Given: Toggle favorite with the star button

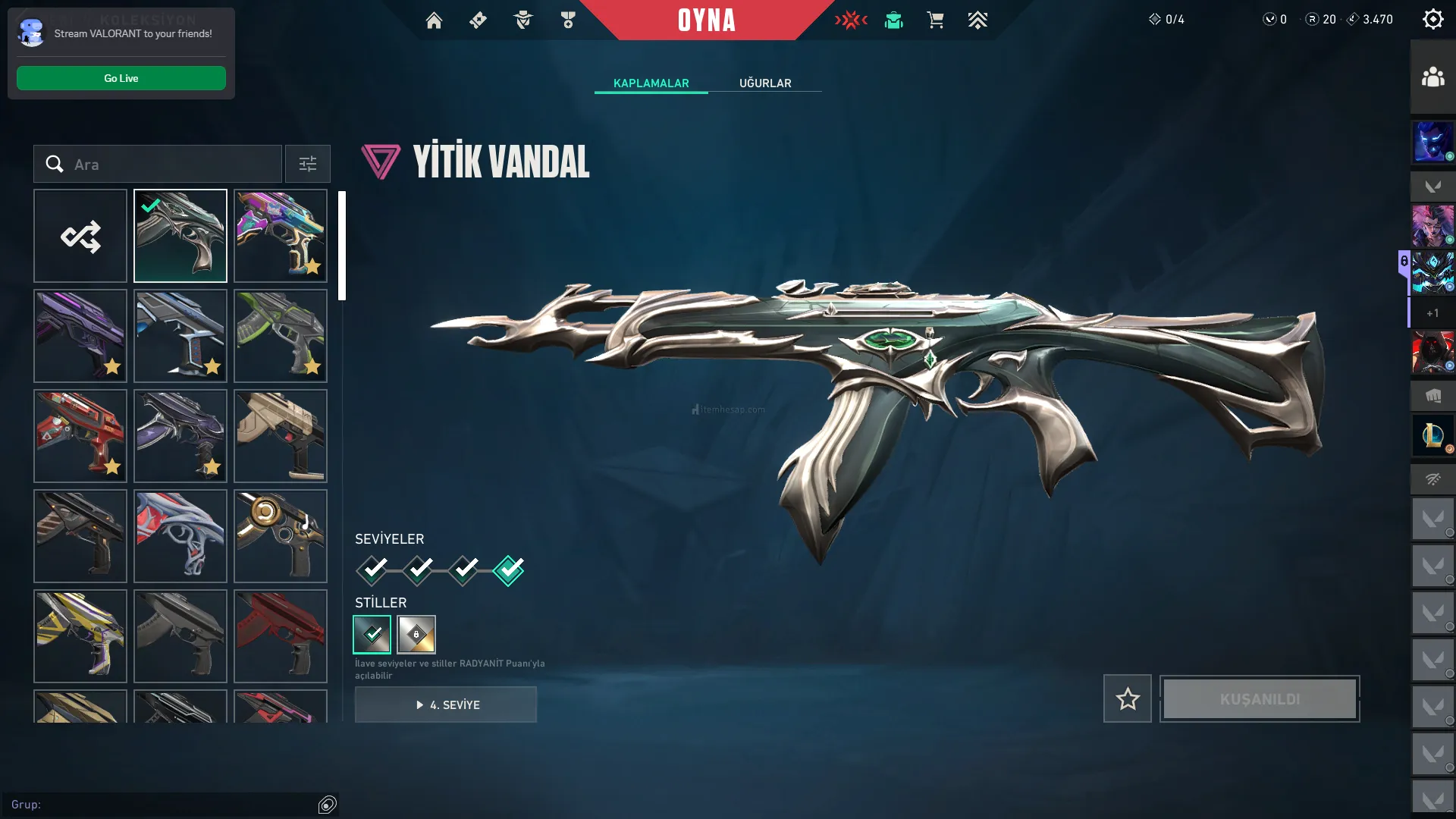Looking at the screenshot, I should (1128, 698).
